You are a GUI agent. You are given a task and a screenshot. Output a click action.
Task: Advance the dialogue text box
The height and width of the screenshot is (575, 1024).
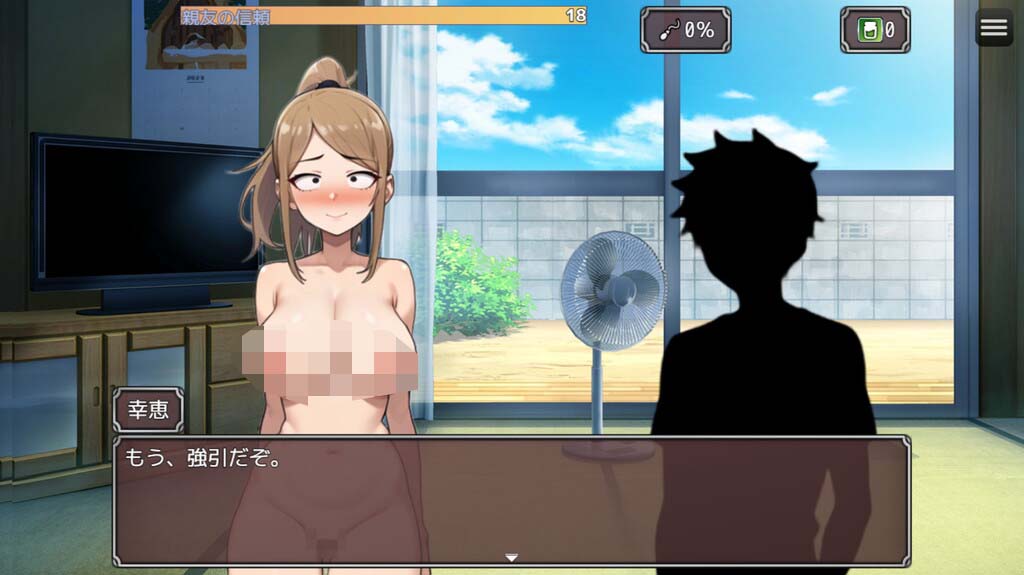pos(511,500)
